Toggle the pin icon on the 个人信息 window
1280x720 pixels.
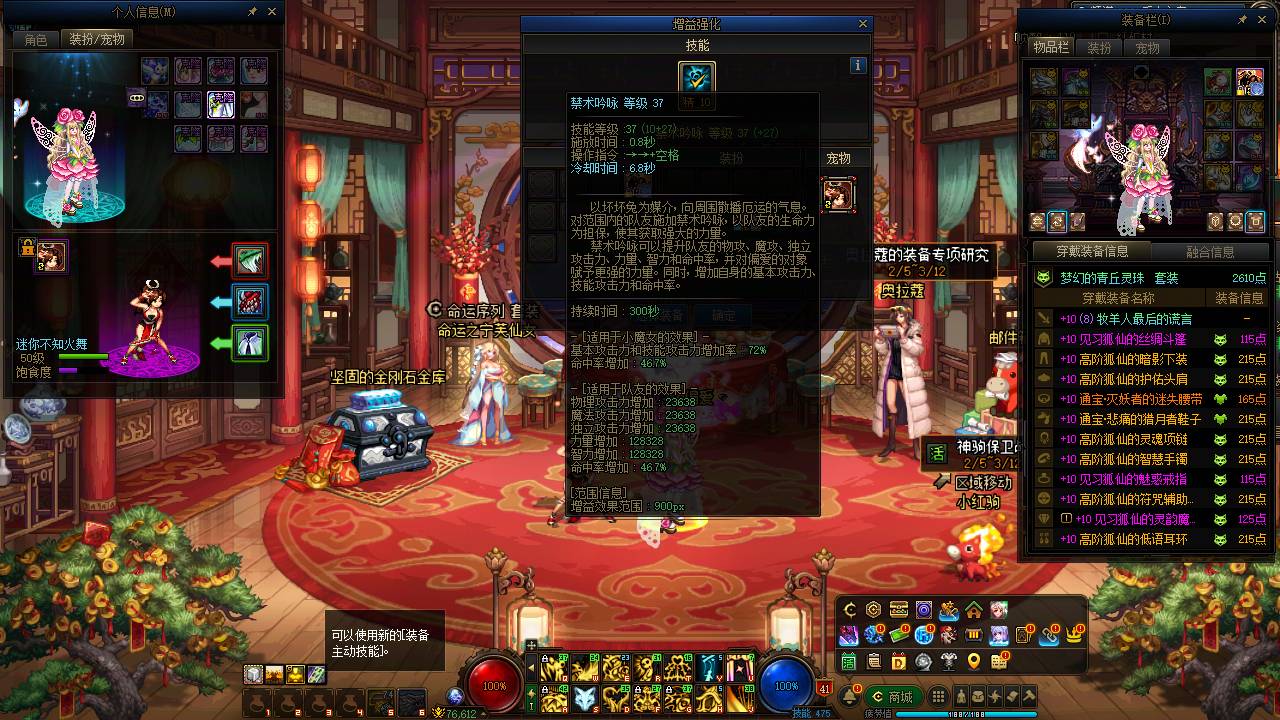(x=254, y=11)
